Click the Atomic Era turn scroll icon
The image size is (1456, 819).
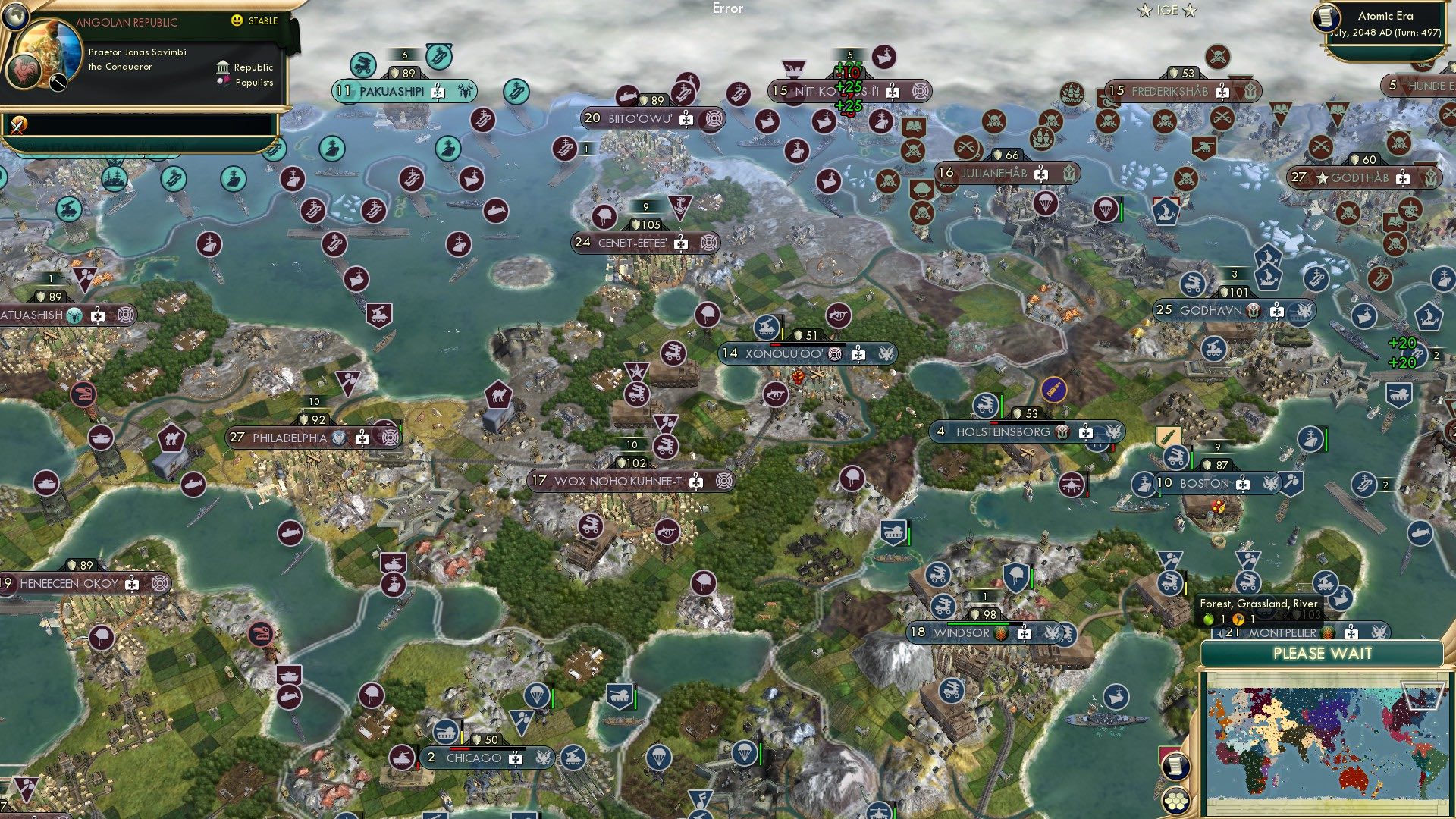(1326, 19)
